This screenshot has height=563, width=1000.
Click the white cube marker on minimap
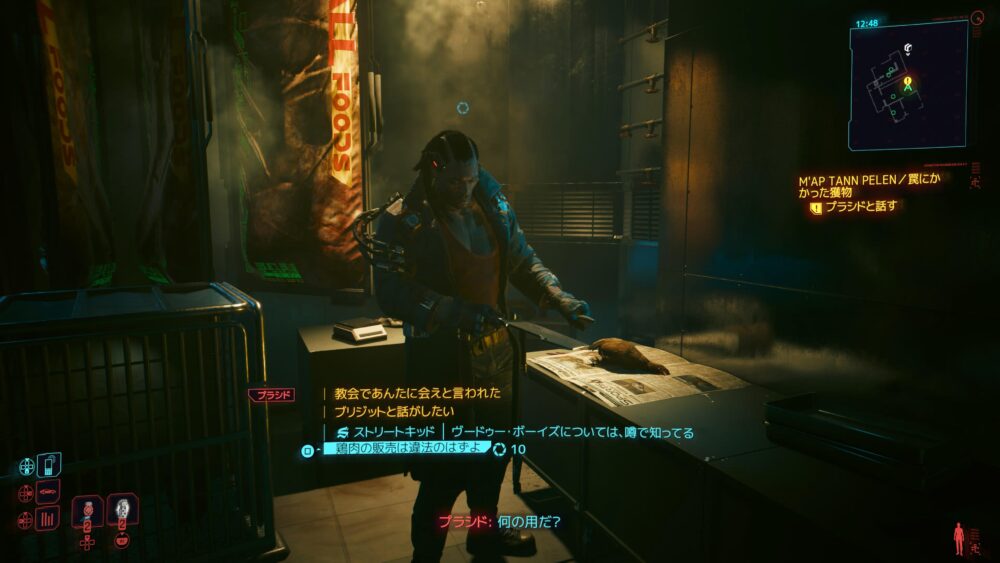coord(907,47)
